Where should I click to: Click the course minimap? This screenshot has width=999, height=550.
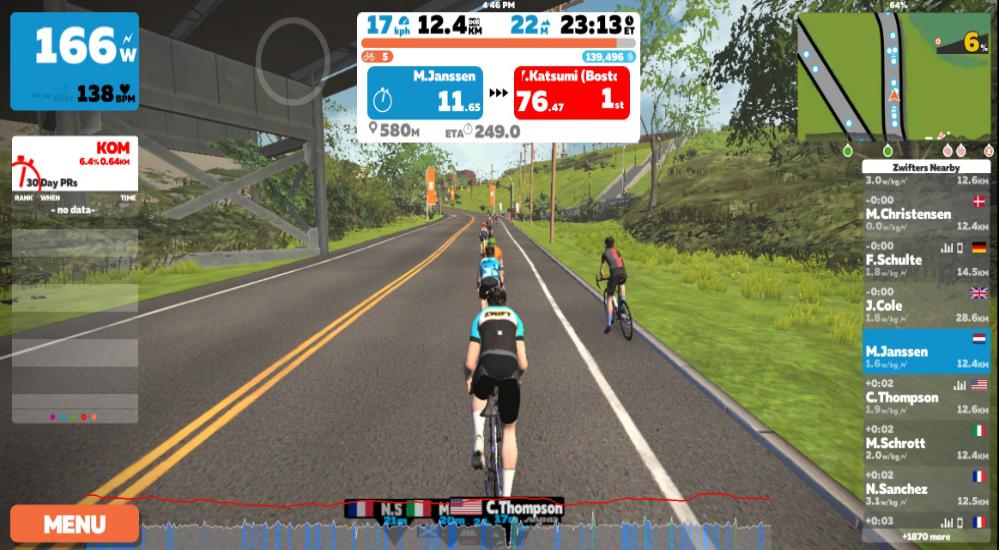894,80
